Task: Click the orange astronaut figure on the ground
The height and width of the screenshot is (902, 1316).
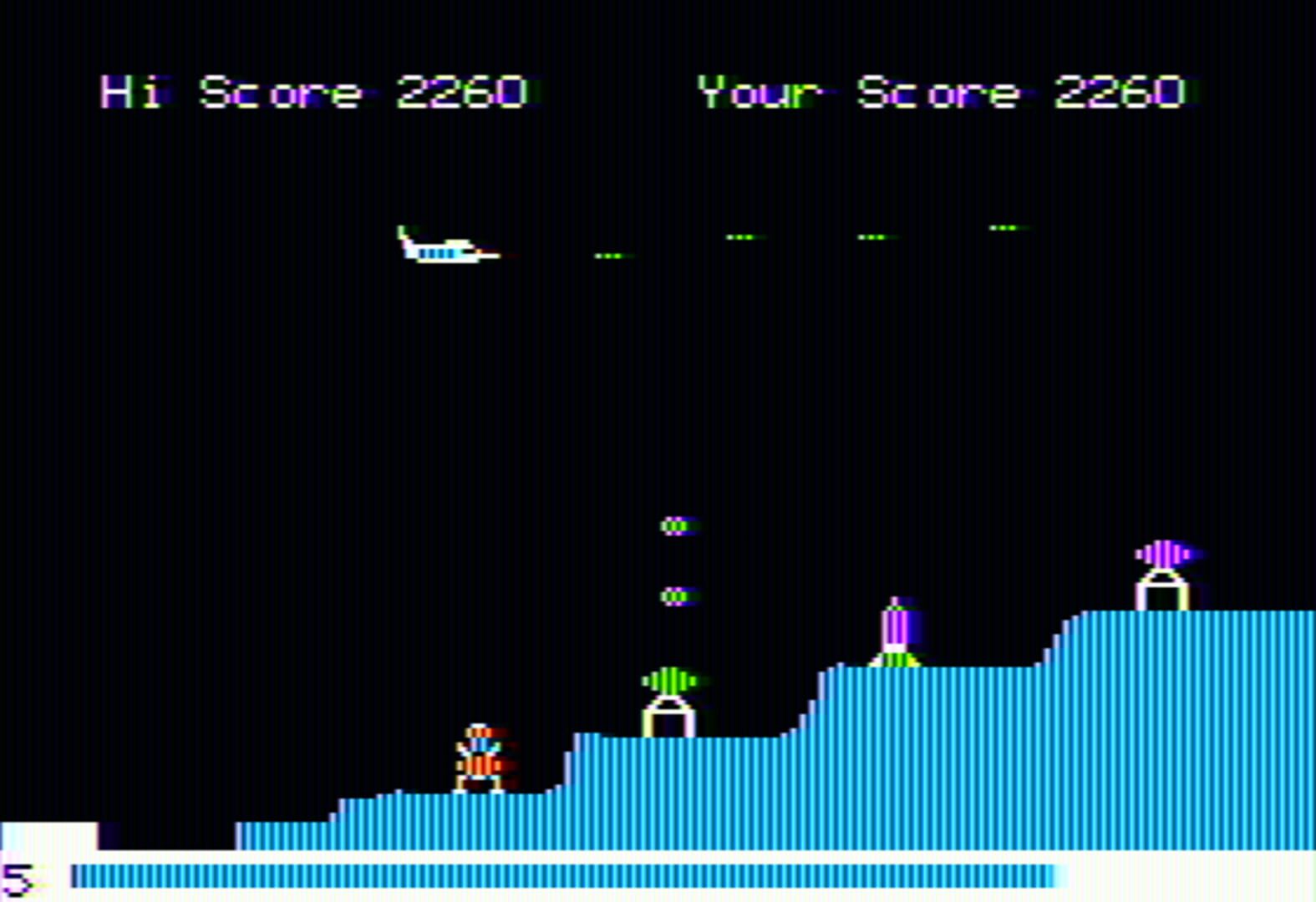Action: [479, 756]
